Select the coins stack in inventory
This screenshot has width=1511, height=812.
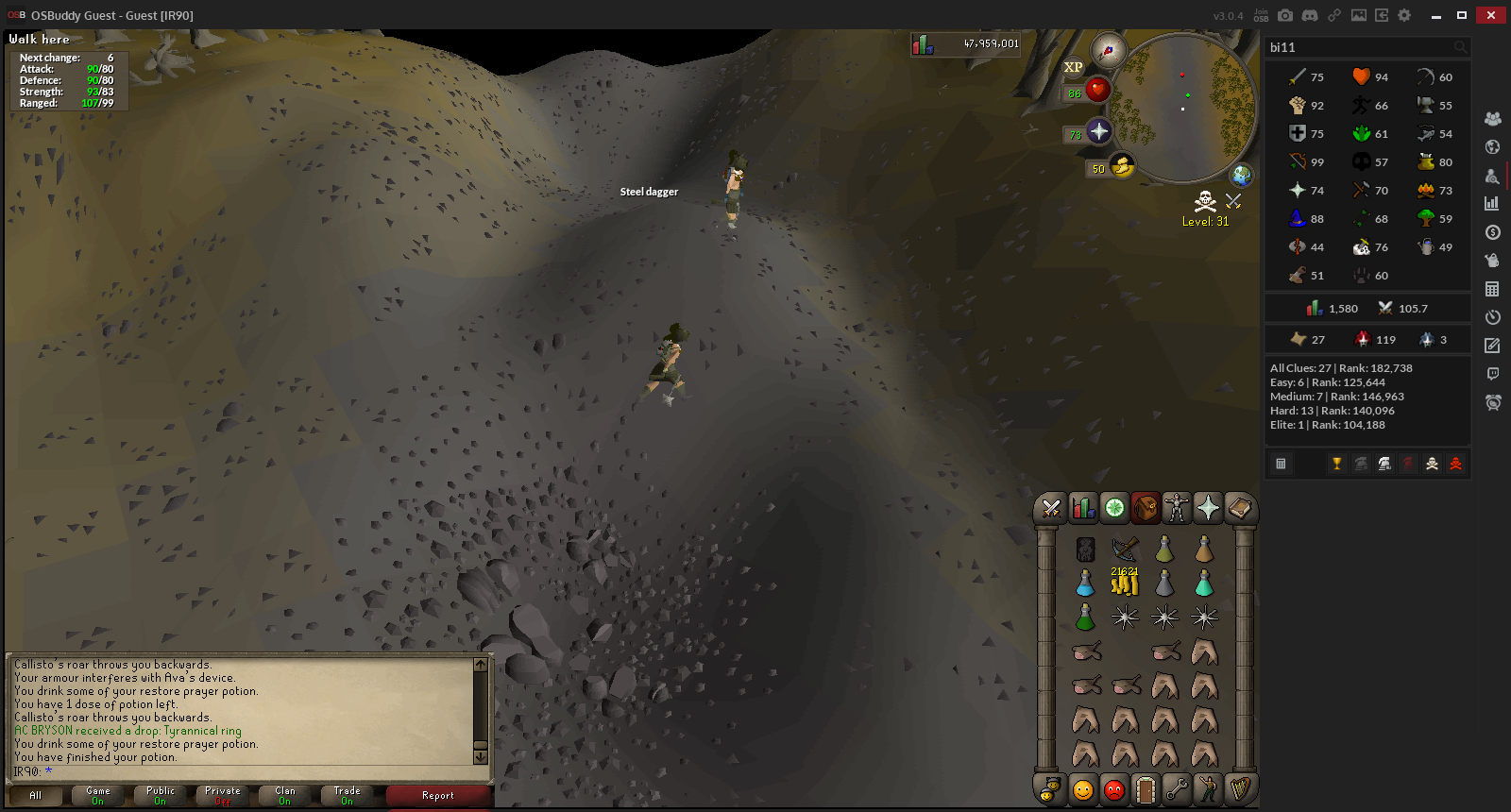tap(1125, 584)
